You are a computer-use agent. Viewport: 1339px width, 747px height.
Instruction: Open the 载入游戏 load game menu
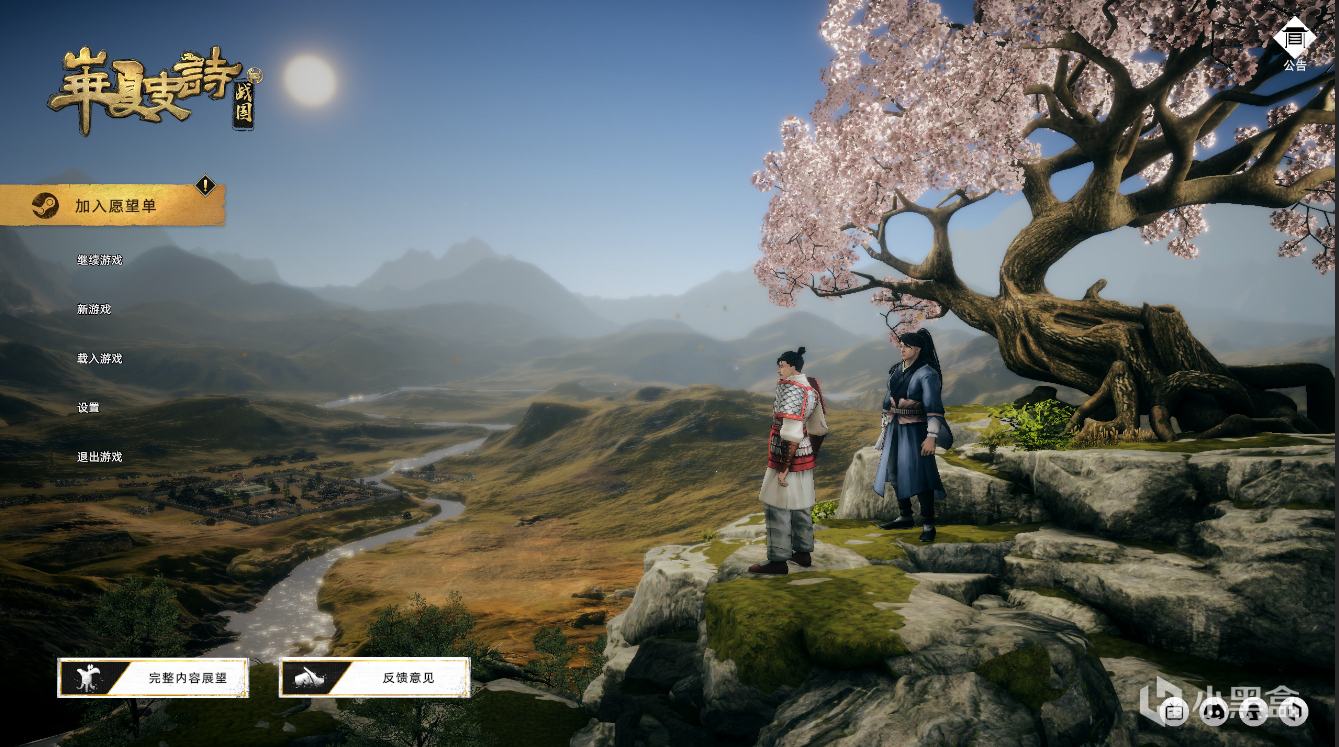click(x=99, y=358)
